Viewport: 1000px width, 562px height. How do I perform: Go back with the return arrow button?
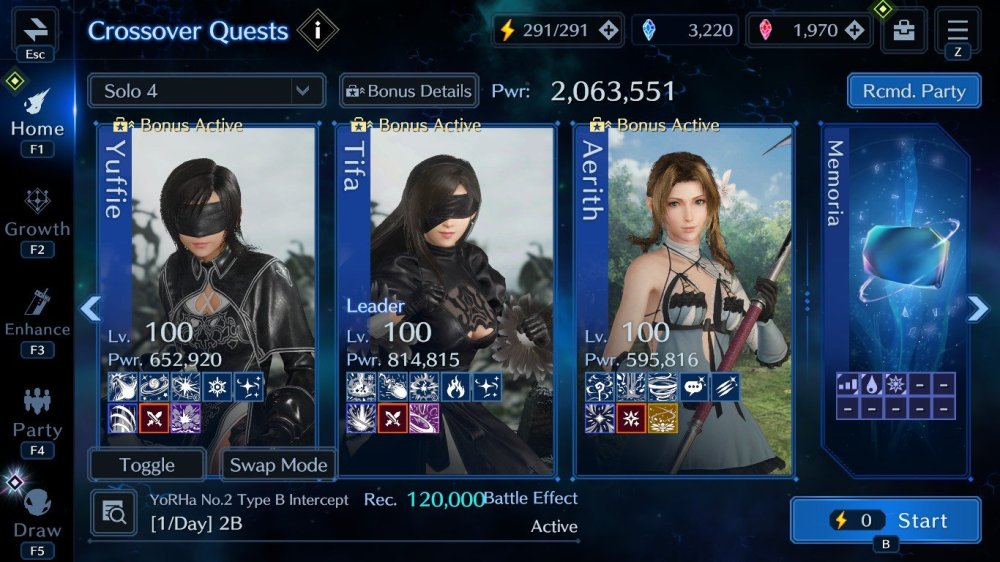tap(35, 28)
